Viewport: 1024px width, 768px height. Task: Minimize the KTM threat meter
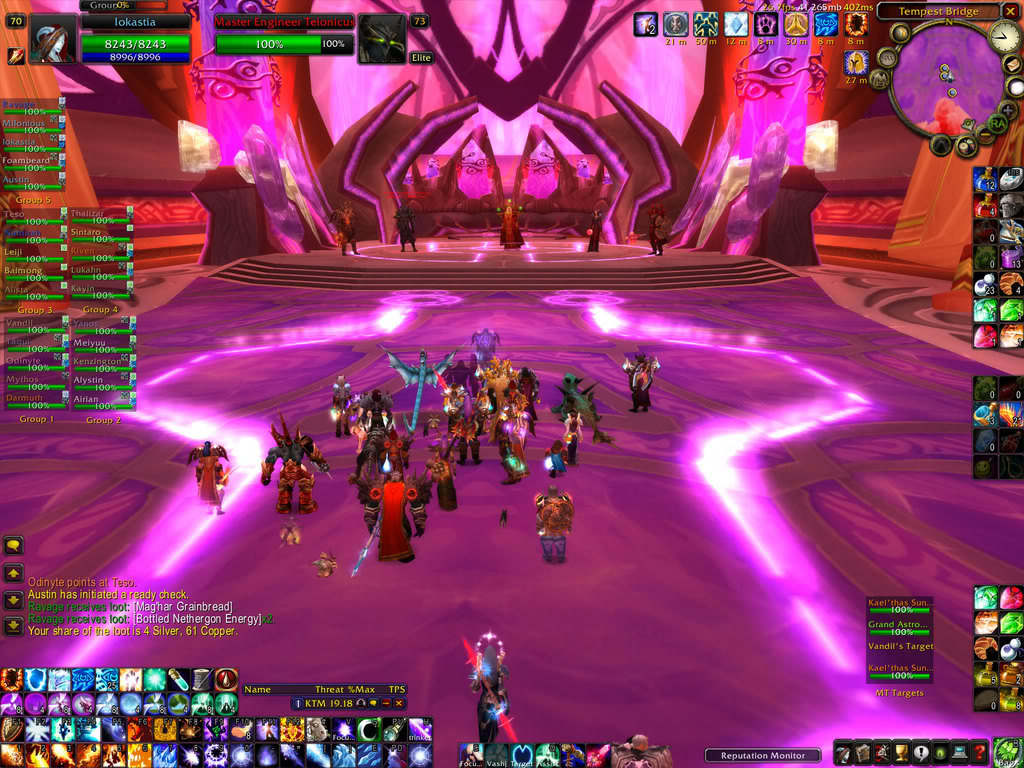tap(385, 704)
